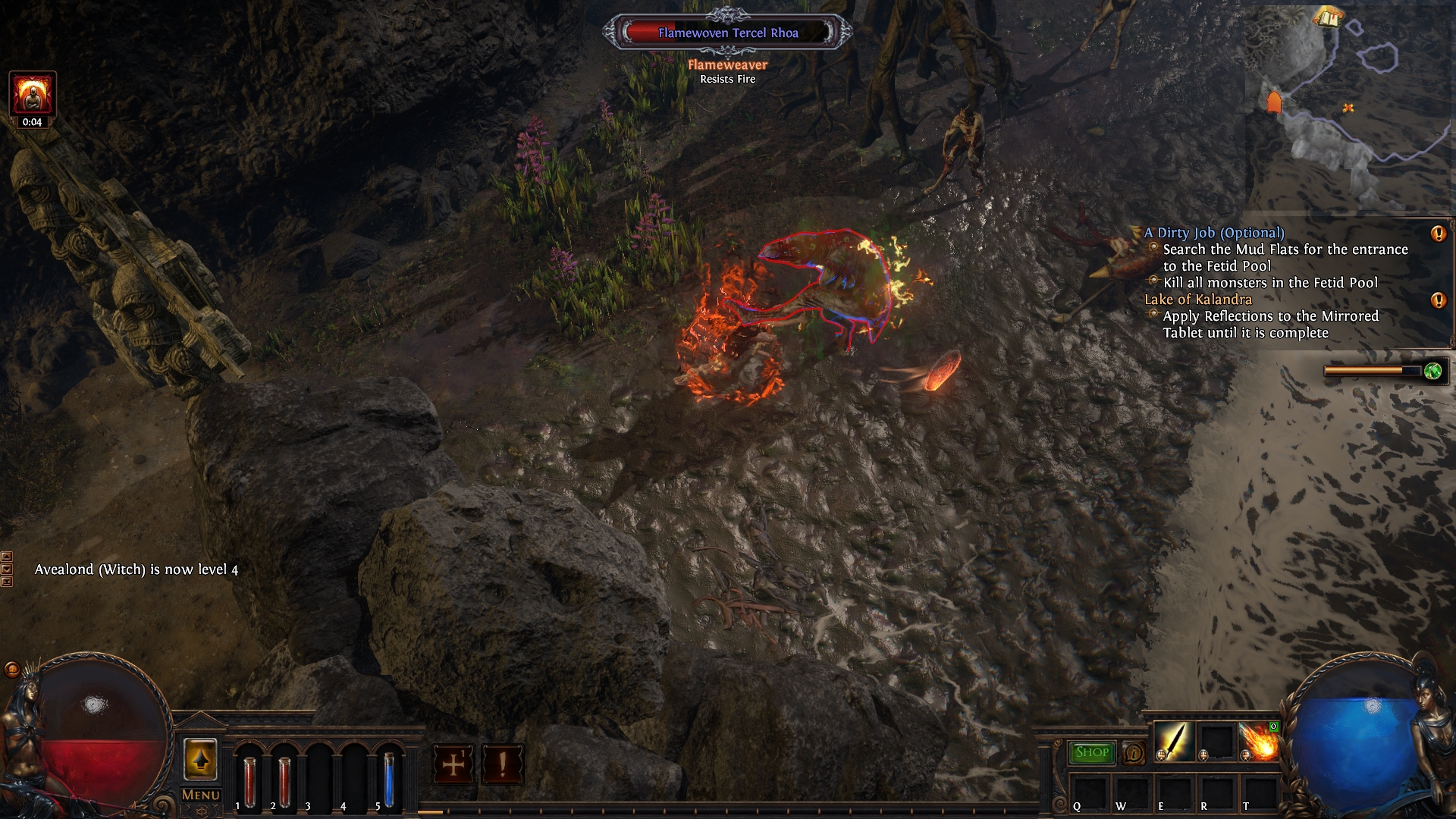The width and height of the screenshot is (1456, 819).
Task: Click exclamation icon beside A Dirty Job
Action: pos(1438,234)
